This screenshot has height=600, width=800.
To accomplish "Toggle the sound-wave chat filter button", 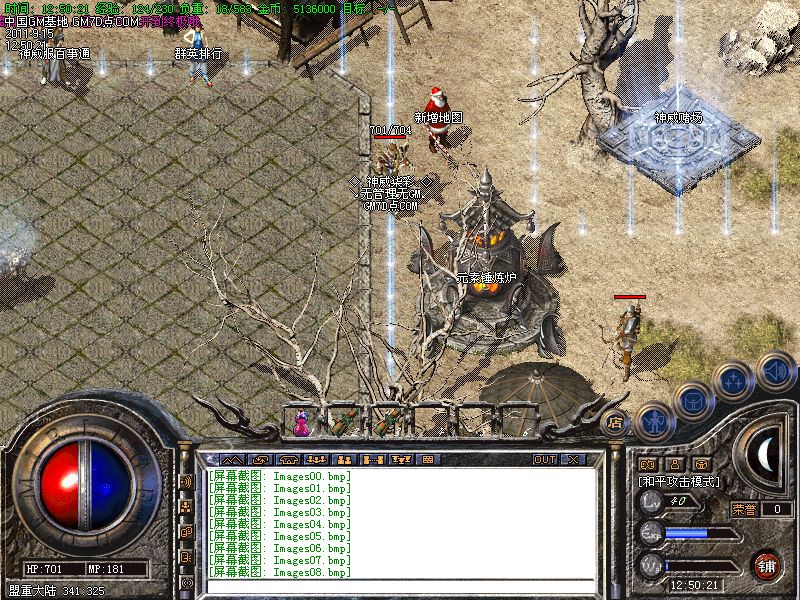I will (186, 482).
